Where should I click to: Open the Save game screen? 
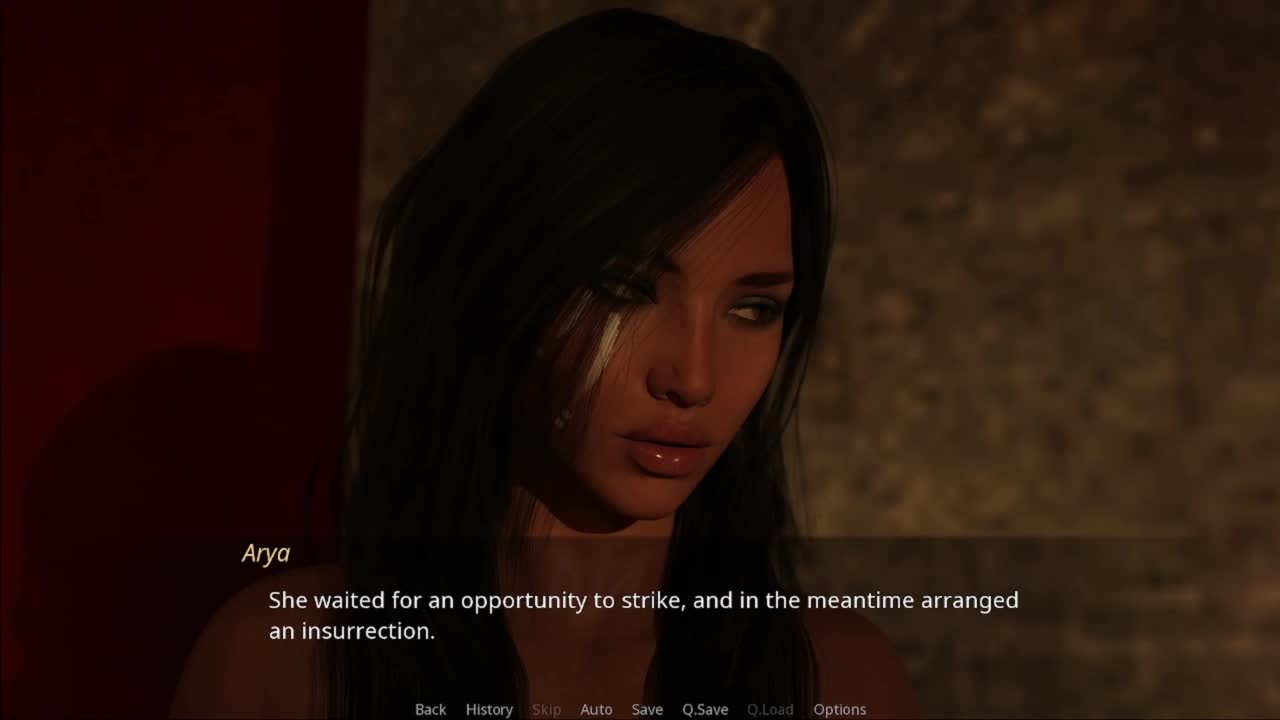pos(647,709)
